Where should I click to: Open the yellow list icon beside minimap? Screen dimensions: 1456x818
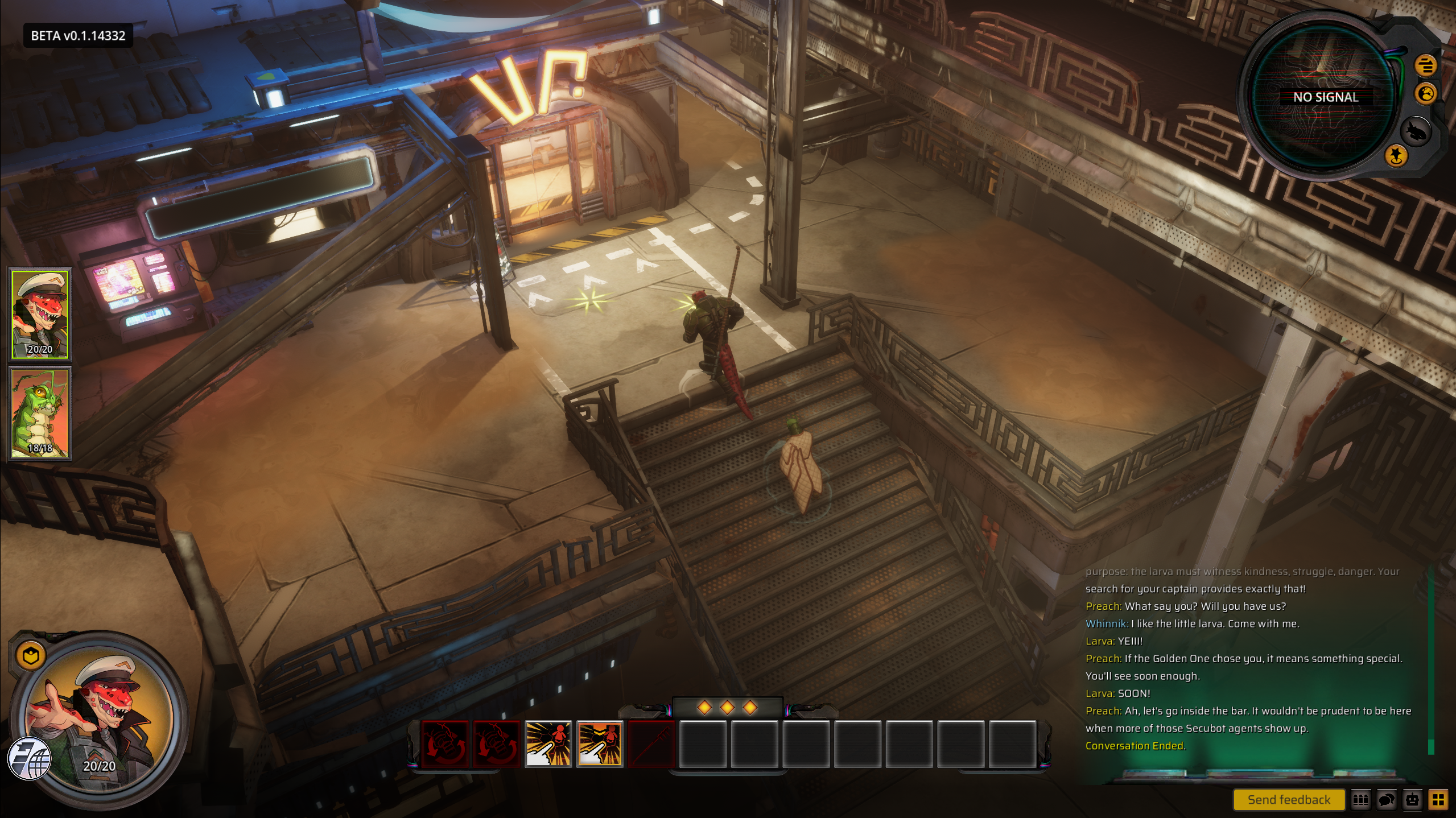tap(1425, 65)
